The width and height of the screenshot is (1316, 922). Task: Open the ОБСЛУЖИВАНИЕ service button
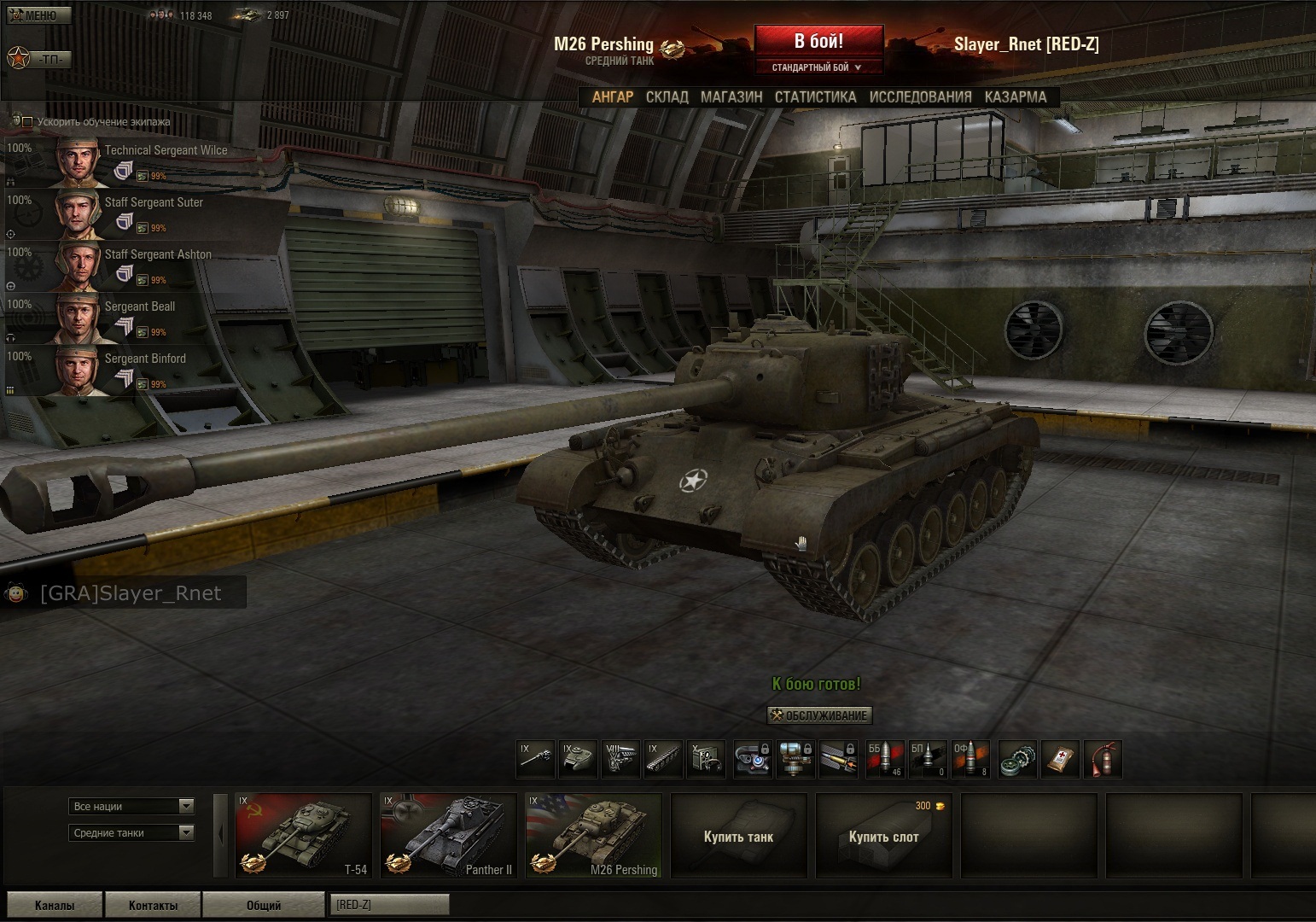(x=819, y=715)
